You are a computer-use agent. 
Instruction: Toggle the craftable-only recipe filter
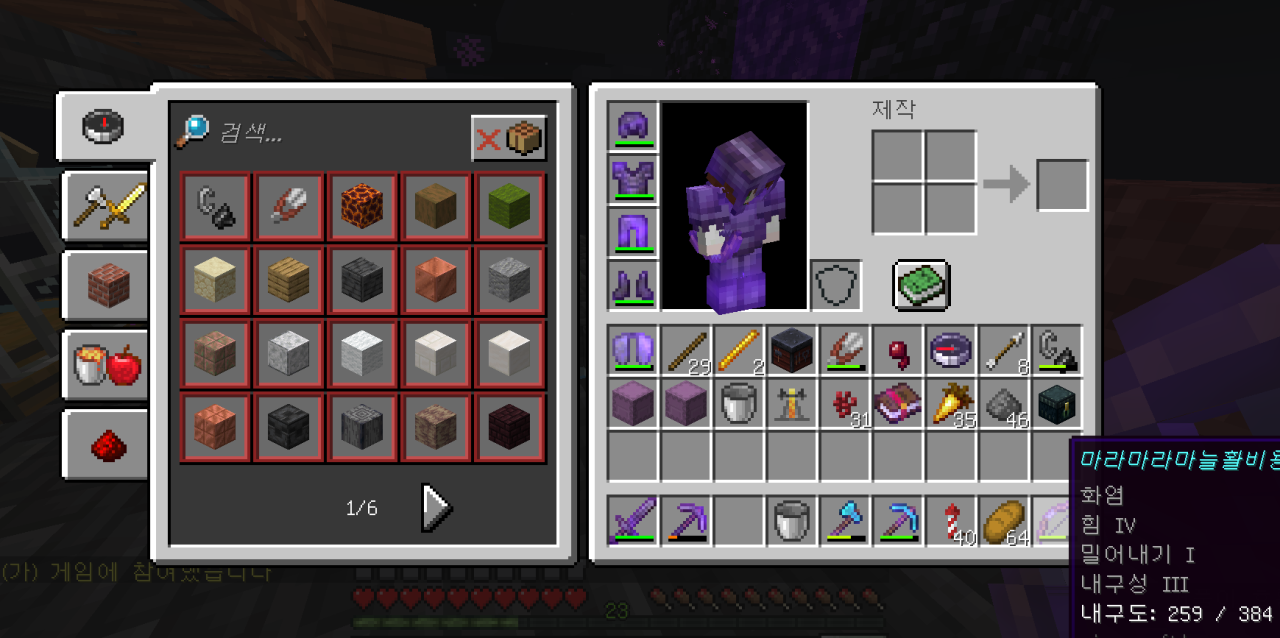[509, 138]
